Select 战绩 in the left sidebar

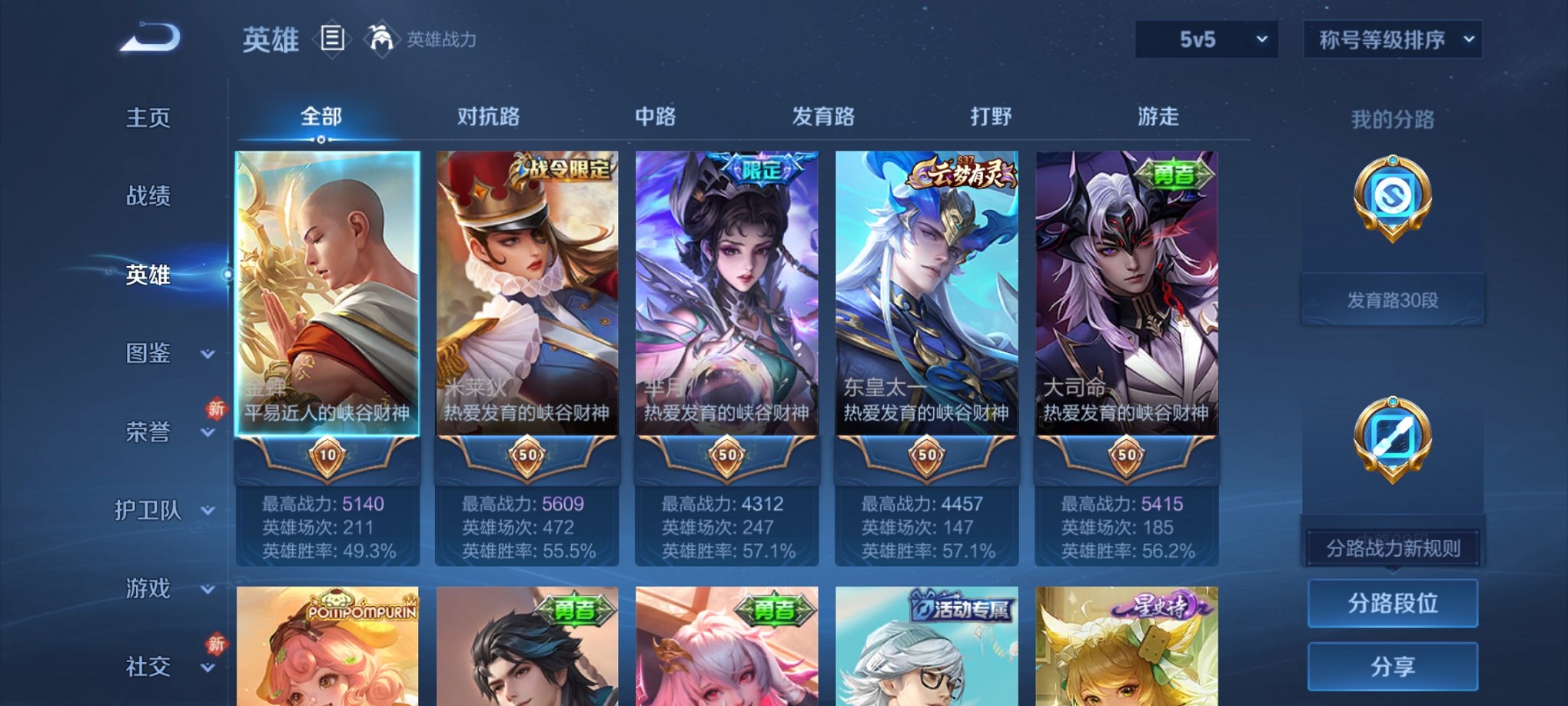148,197
